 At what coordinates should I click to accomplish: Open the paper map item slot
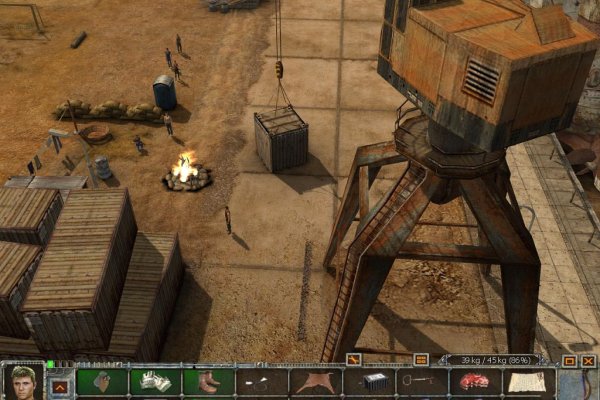(529, 382)
